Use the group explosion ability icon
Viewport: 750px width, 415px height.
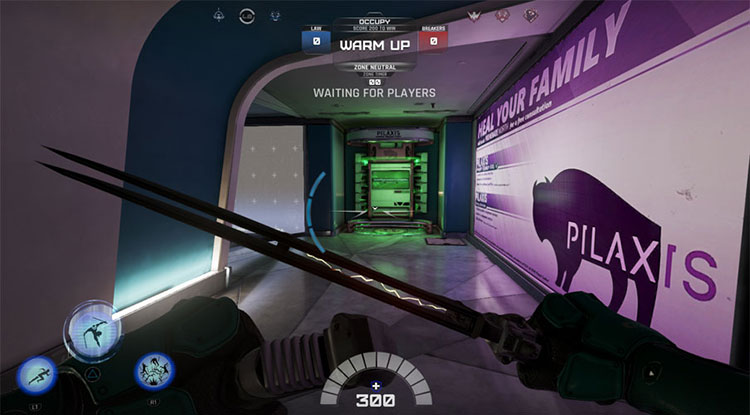[x=154, y=372]
